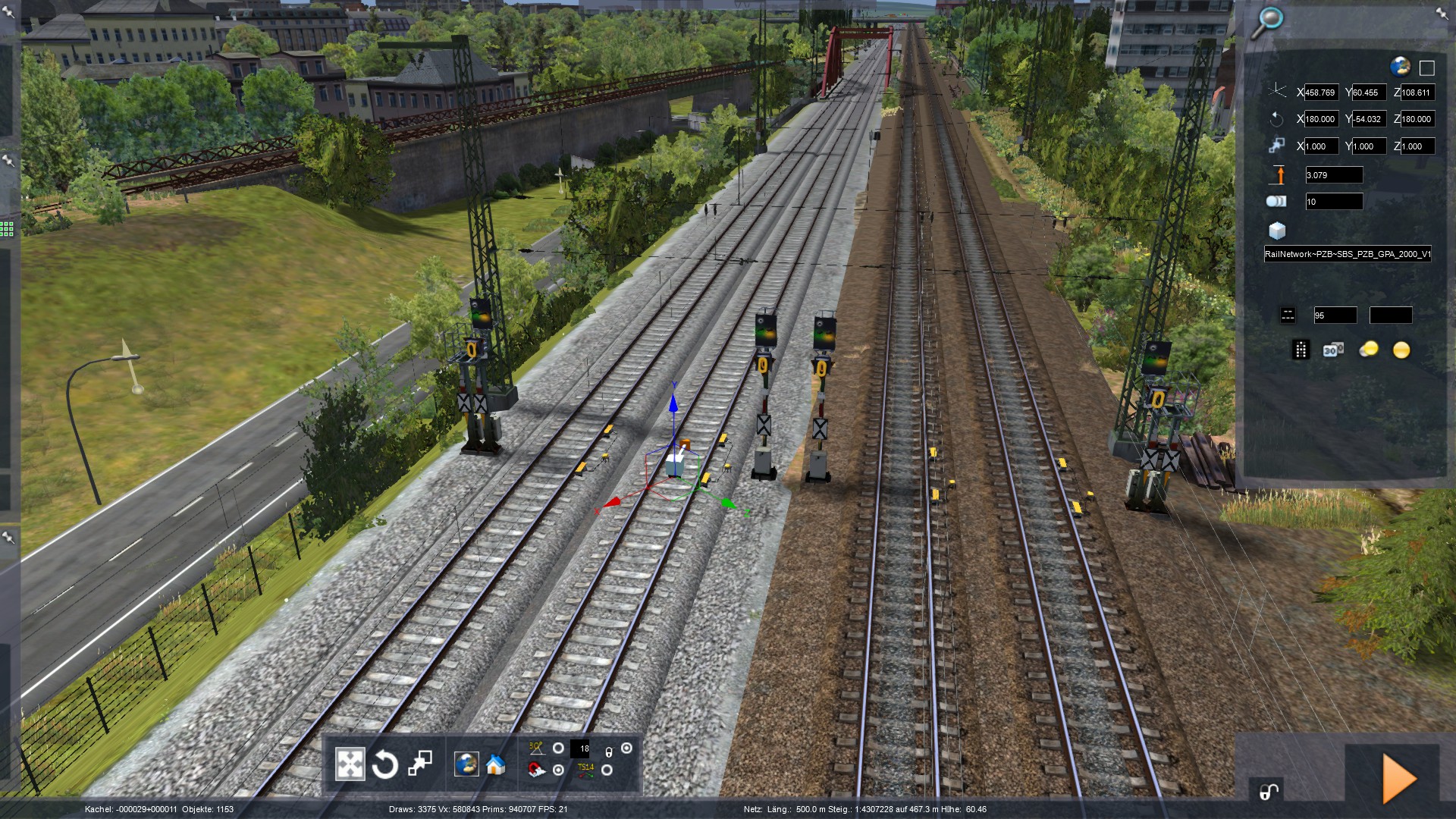Image resolution: width=1456 pixels, height=819 pixels.
Task: Activate the rotate tool arrow
Action: tap(384, 764)
